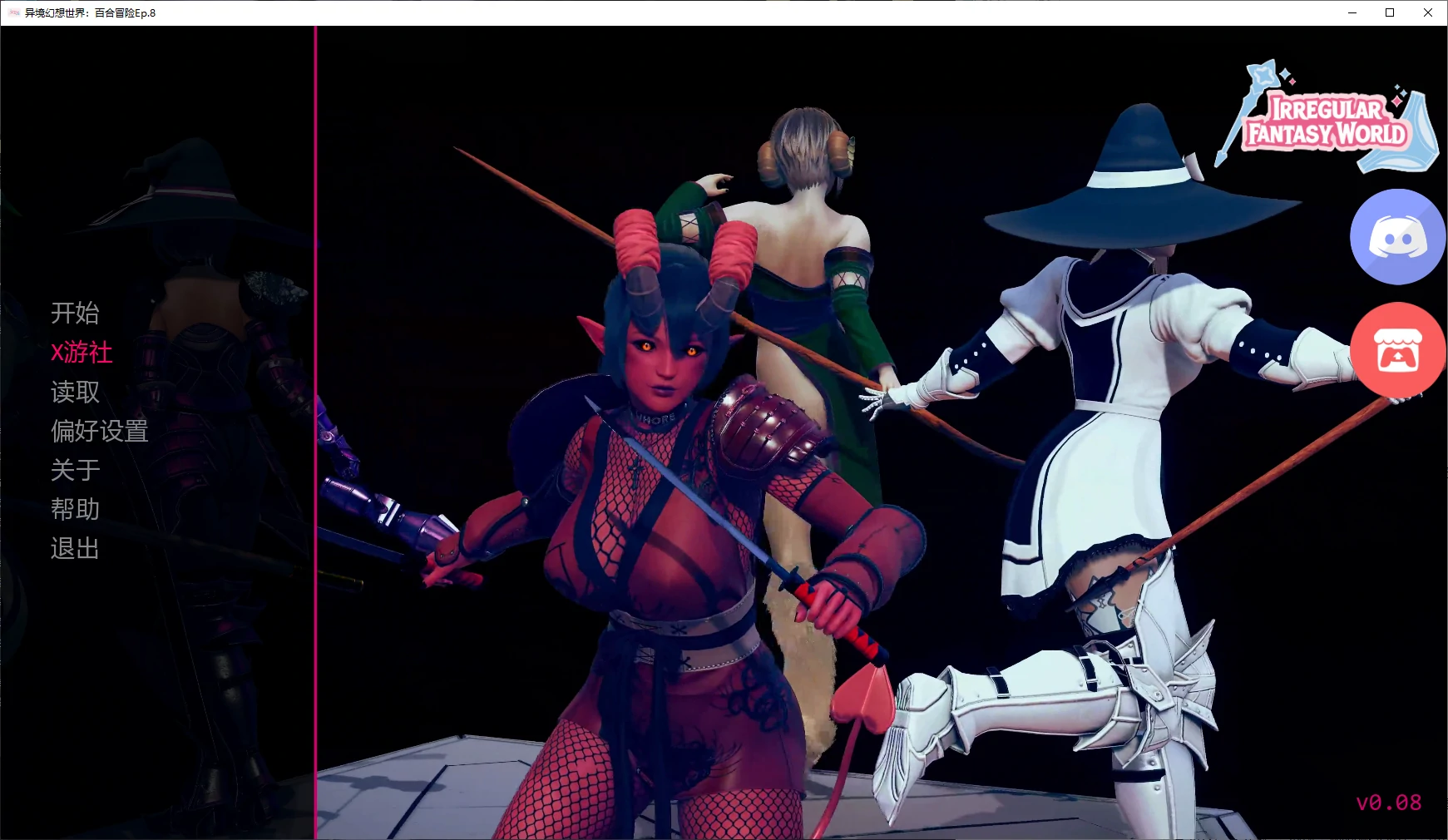Close the game window
The image size is (1448, 840).
pos(1428,12)
